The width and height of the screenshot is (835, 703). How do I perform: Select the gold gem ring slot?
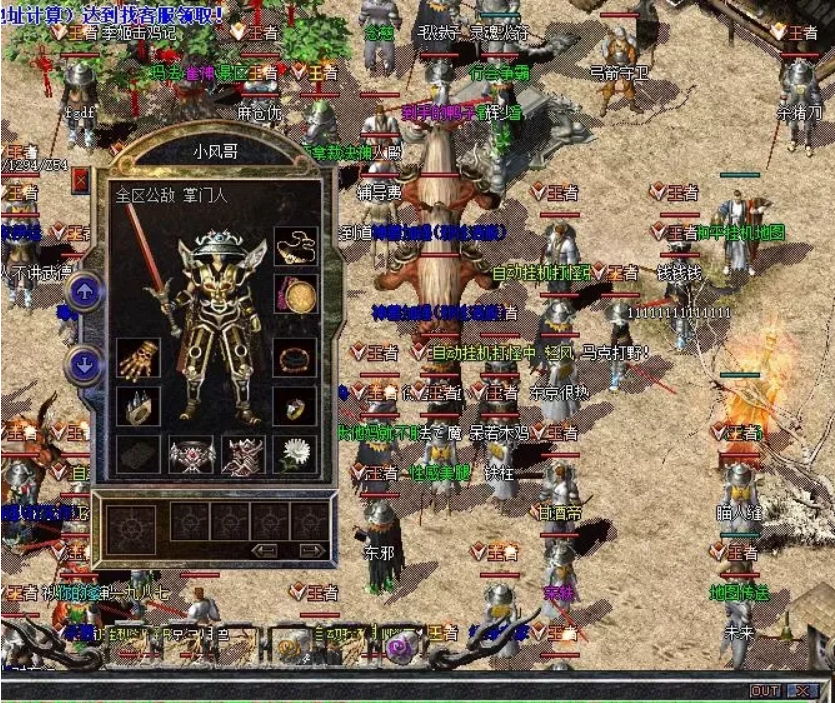pos(295,405)
